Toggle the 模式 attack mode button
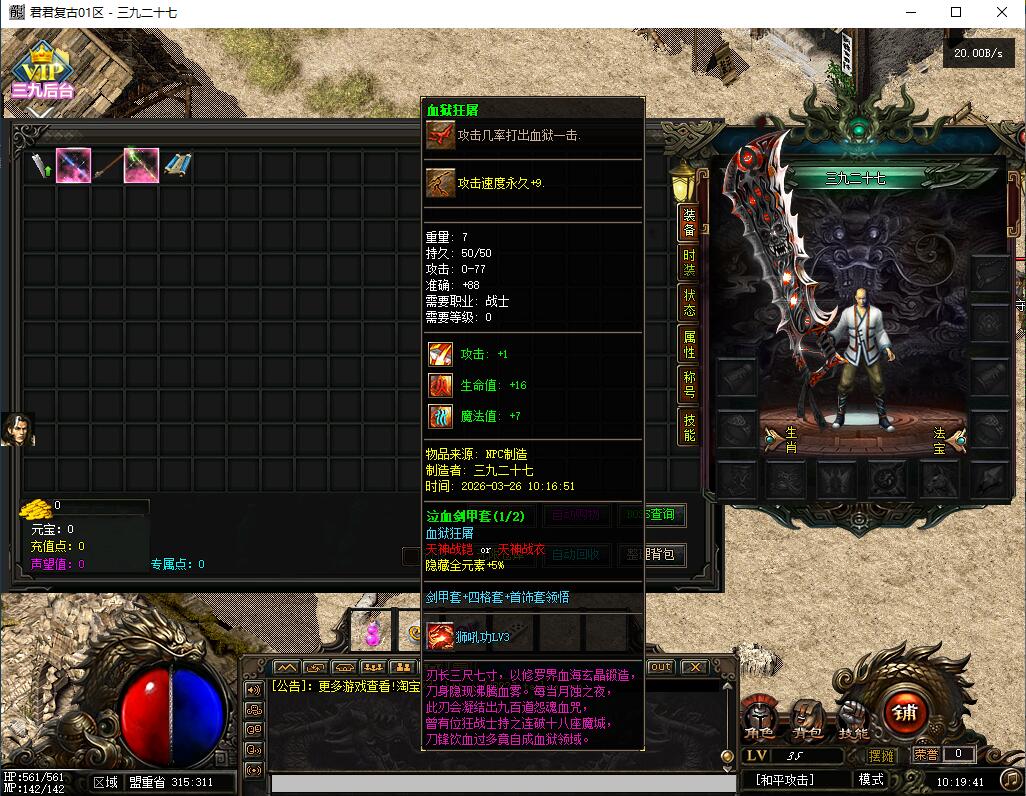 871,780
